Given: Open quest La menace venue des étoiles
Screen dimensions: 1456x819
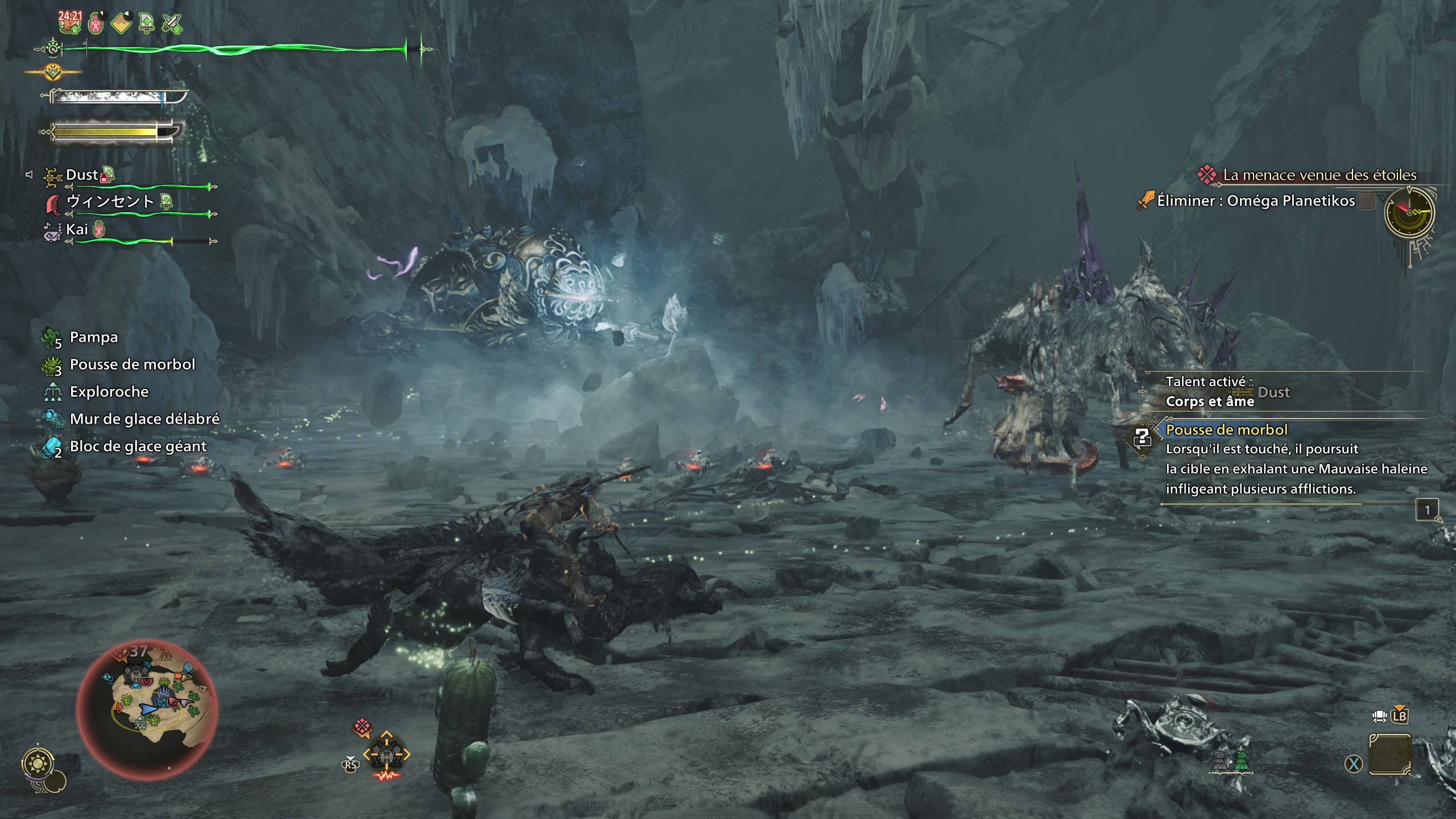Looking at the screenshot, I should click(1319, 175).
